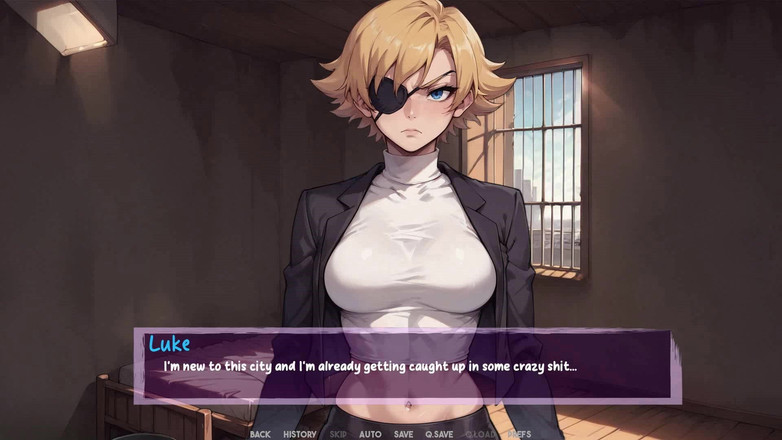Open the Save game screen
782x440 pixels.
pos(403,434)
